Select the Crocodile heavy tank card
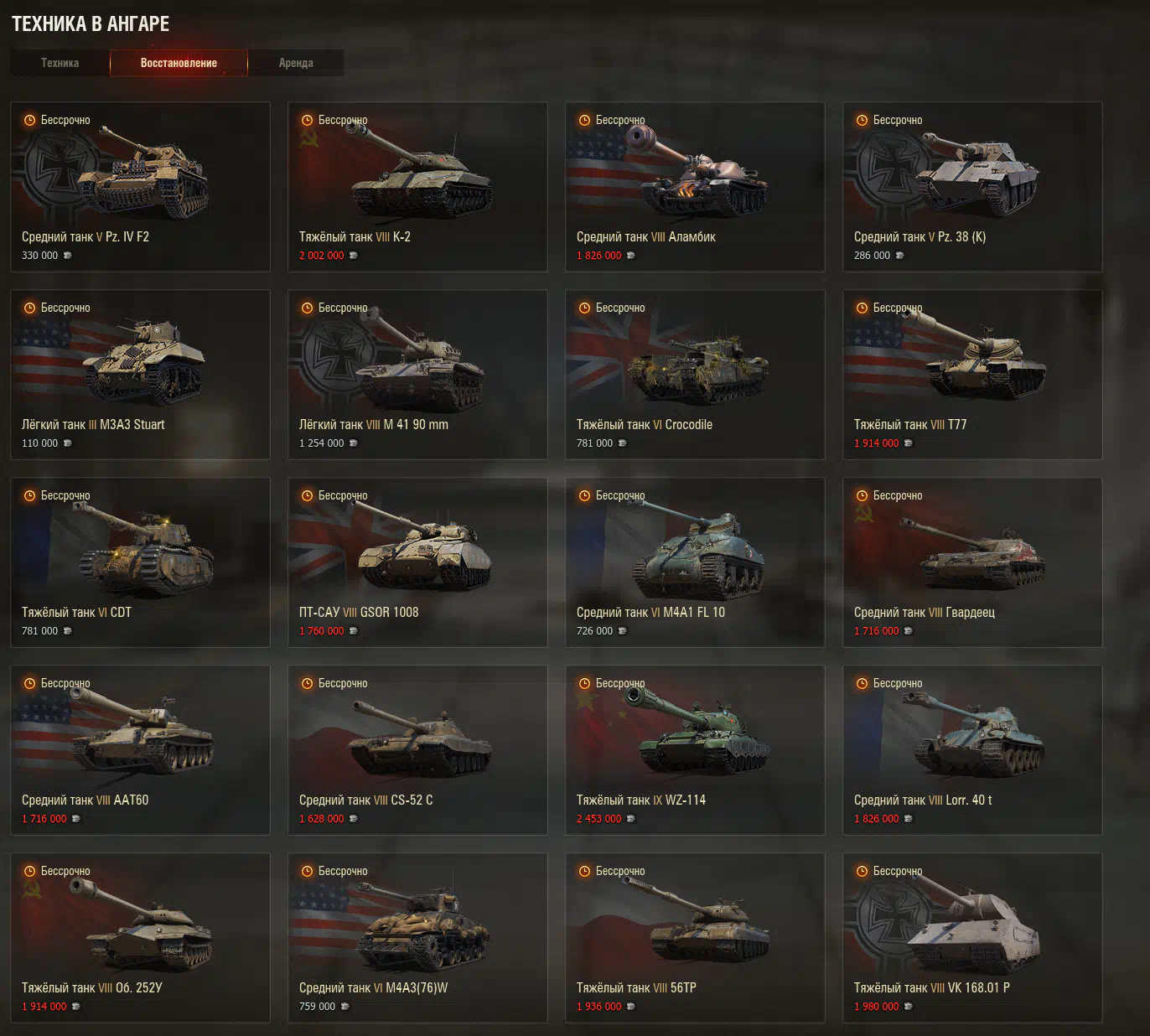The width and height of the screenshot is (1150, 1036). pyautogui.click(x=695, y=375)
